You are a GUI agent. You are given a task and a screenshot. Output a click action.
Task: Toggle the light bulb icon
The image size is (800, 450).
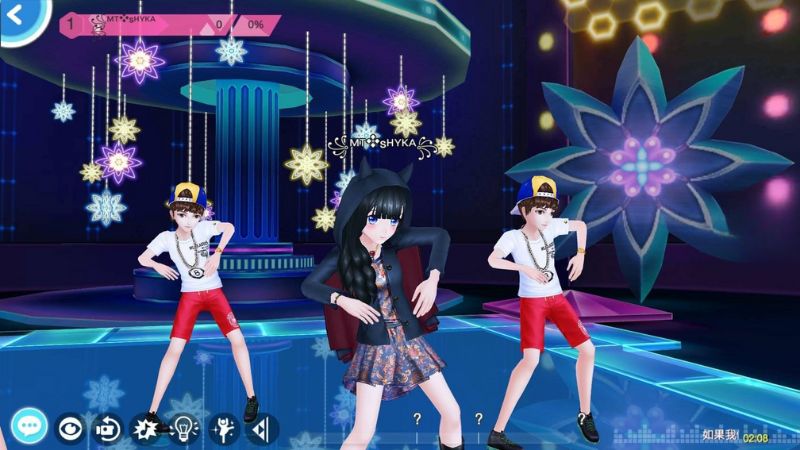coord(185,429)
